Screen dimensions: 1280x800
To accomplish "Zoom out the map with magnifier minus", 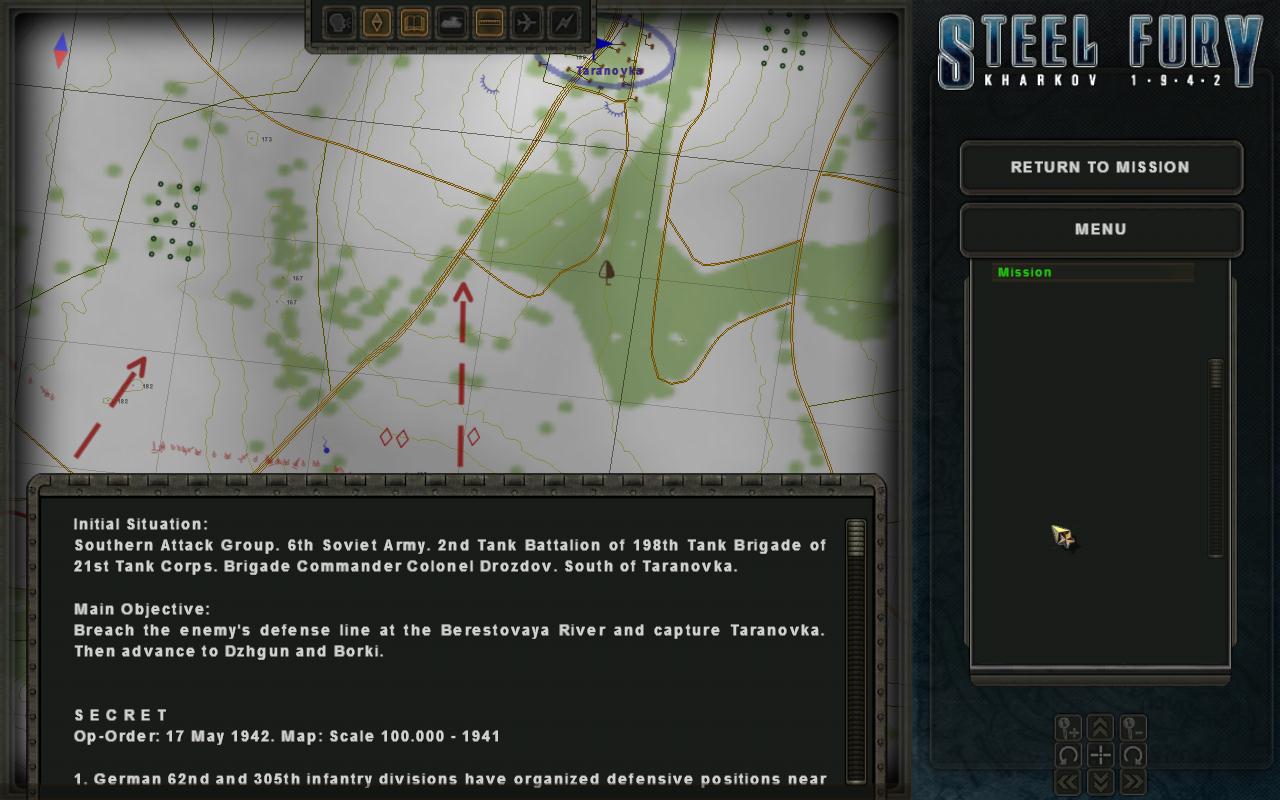I will click(1132, 728).
